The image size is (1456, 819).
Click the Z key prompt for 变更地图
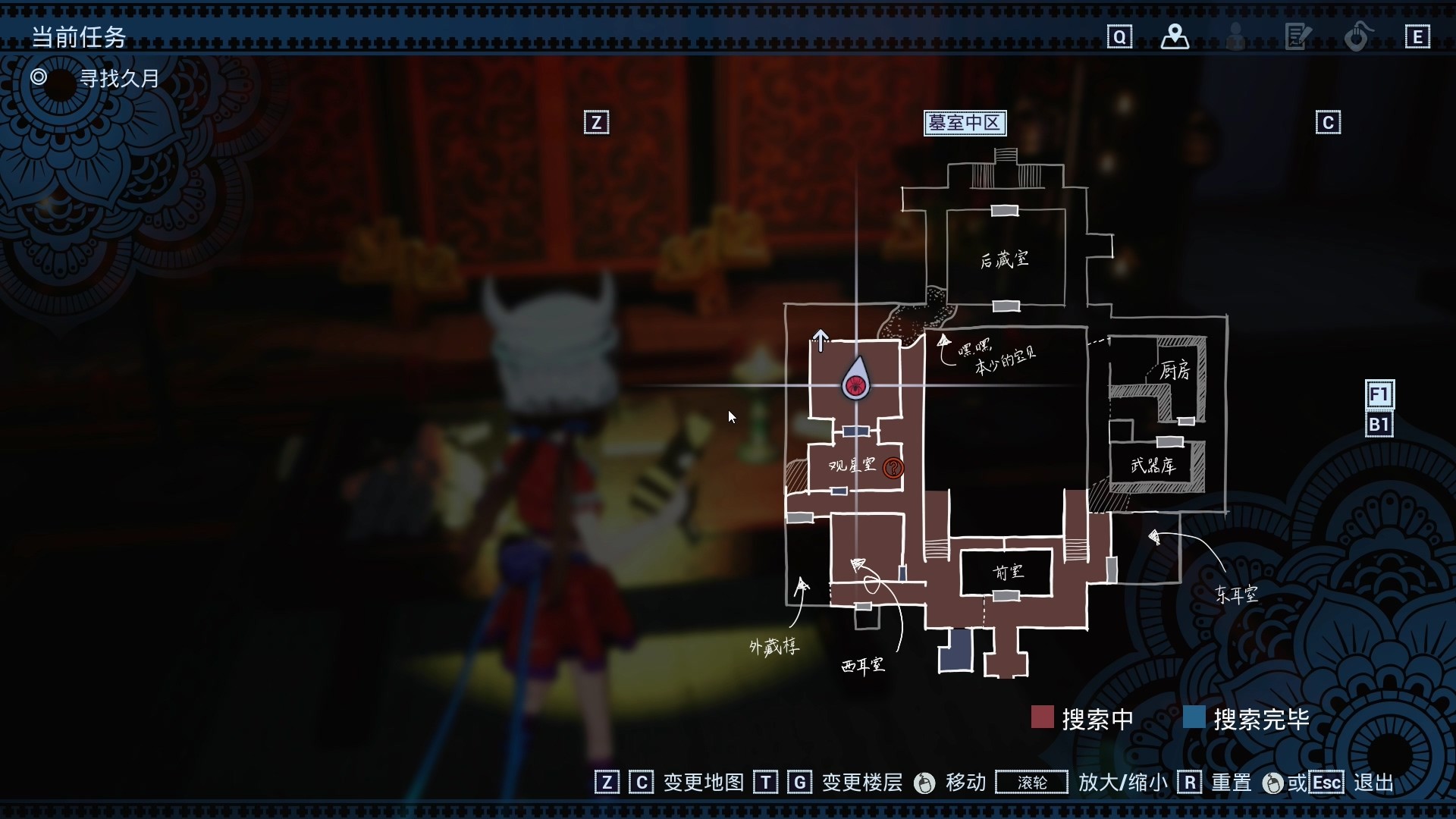coord(606,782)
